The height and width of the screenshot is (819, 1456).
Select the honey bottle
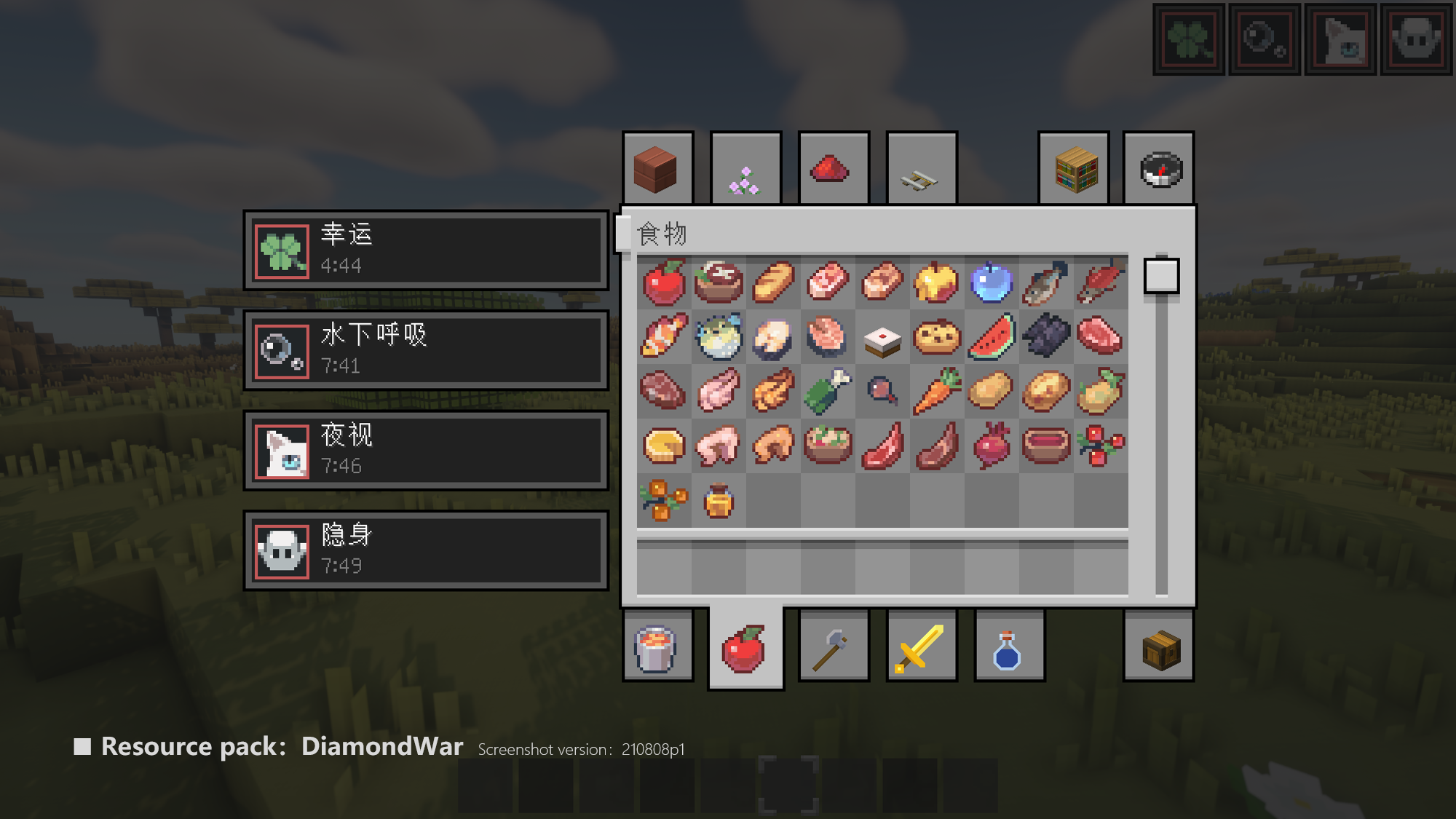[x=718, y=501]
